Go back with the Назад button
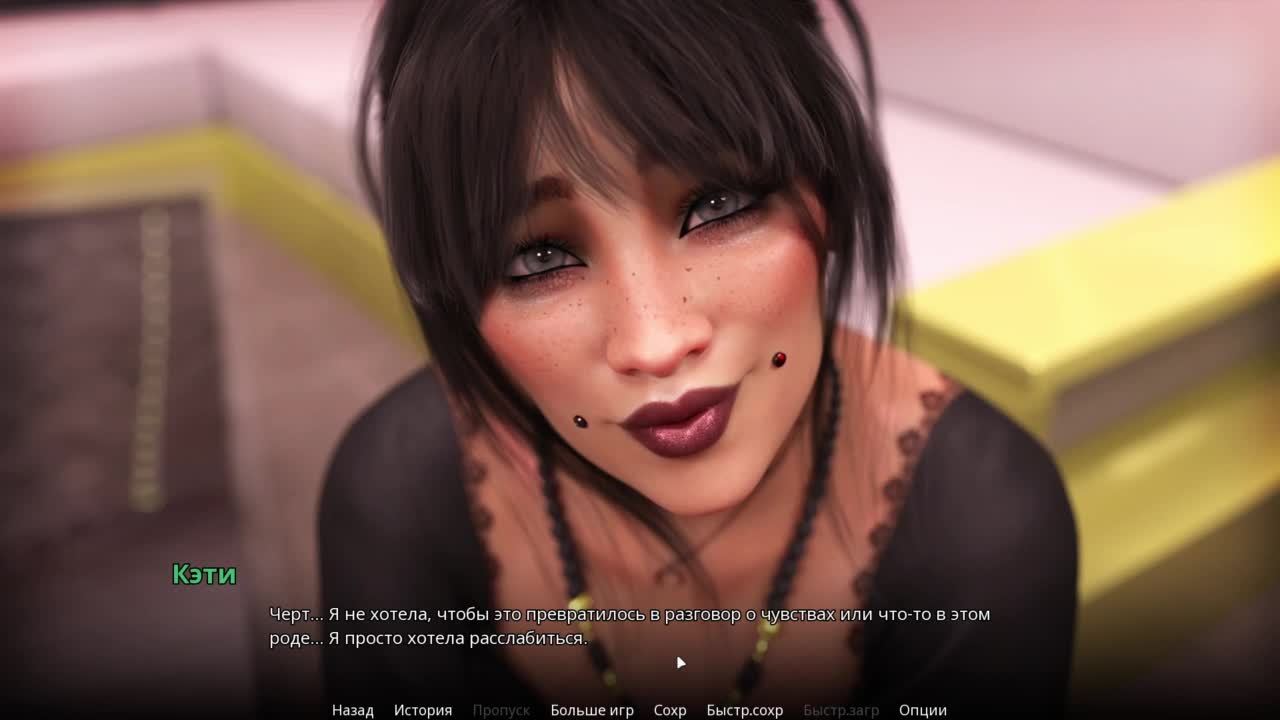The height and width of the screenshot is (720, 1280). pos(352,710)
